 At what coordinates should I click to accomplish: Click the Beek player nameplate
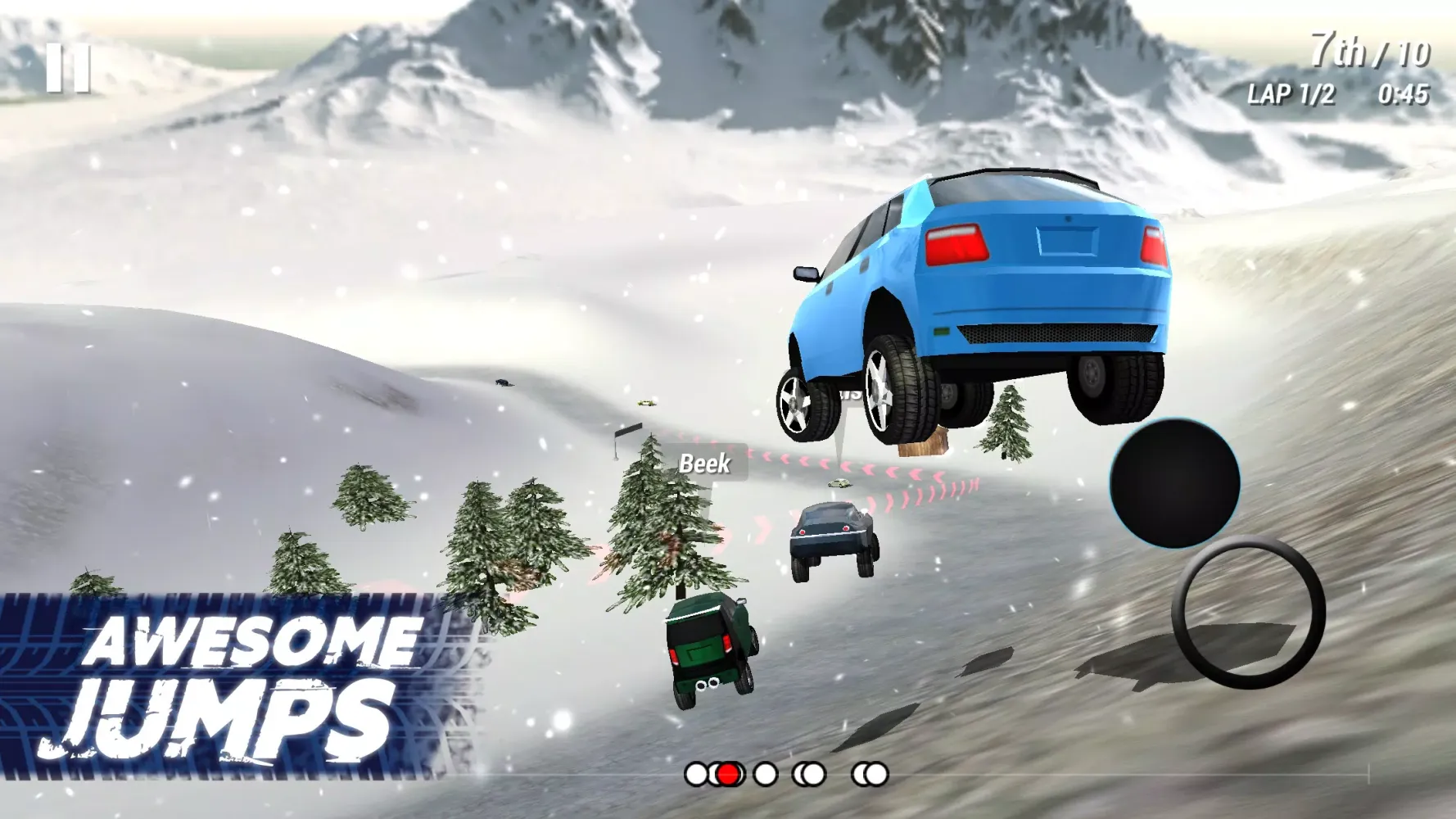[x=704, y=464]
